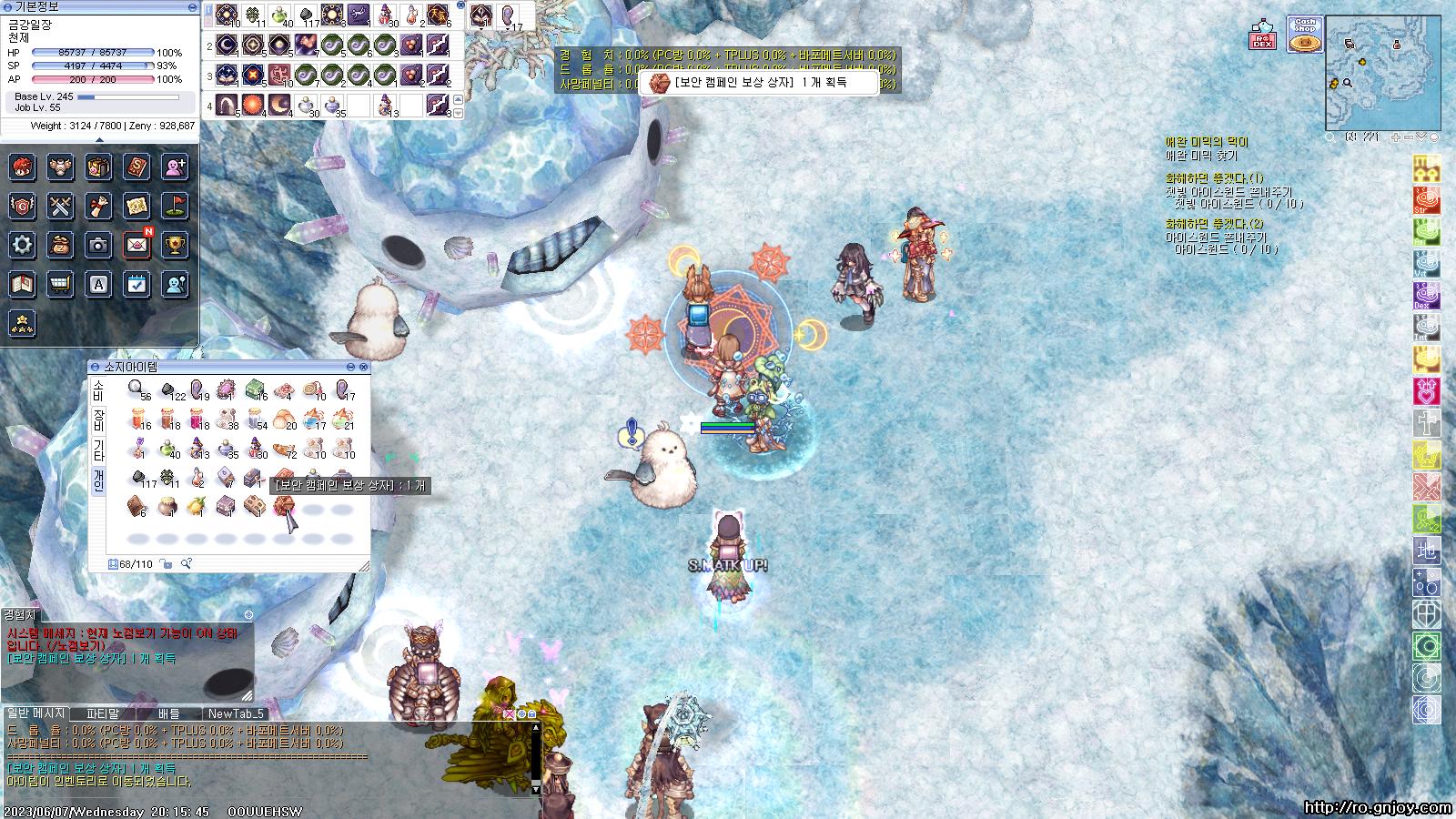Viewport: 1456px width, 819px height.
Task: Switch to the 장비 equipment tab
Action: 98,420
